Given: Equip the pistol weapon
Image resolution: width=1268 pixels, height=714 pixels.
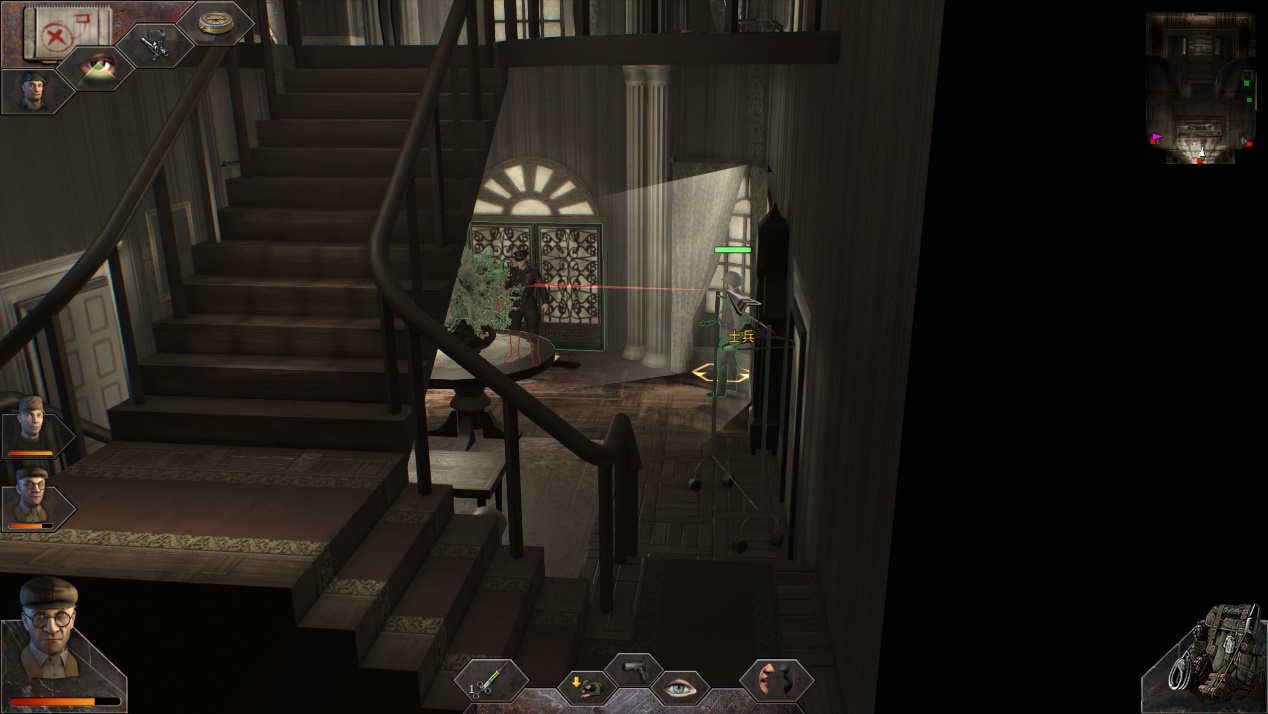Looking at the screenshot, I should [x=634, y=667].
